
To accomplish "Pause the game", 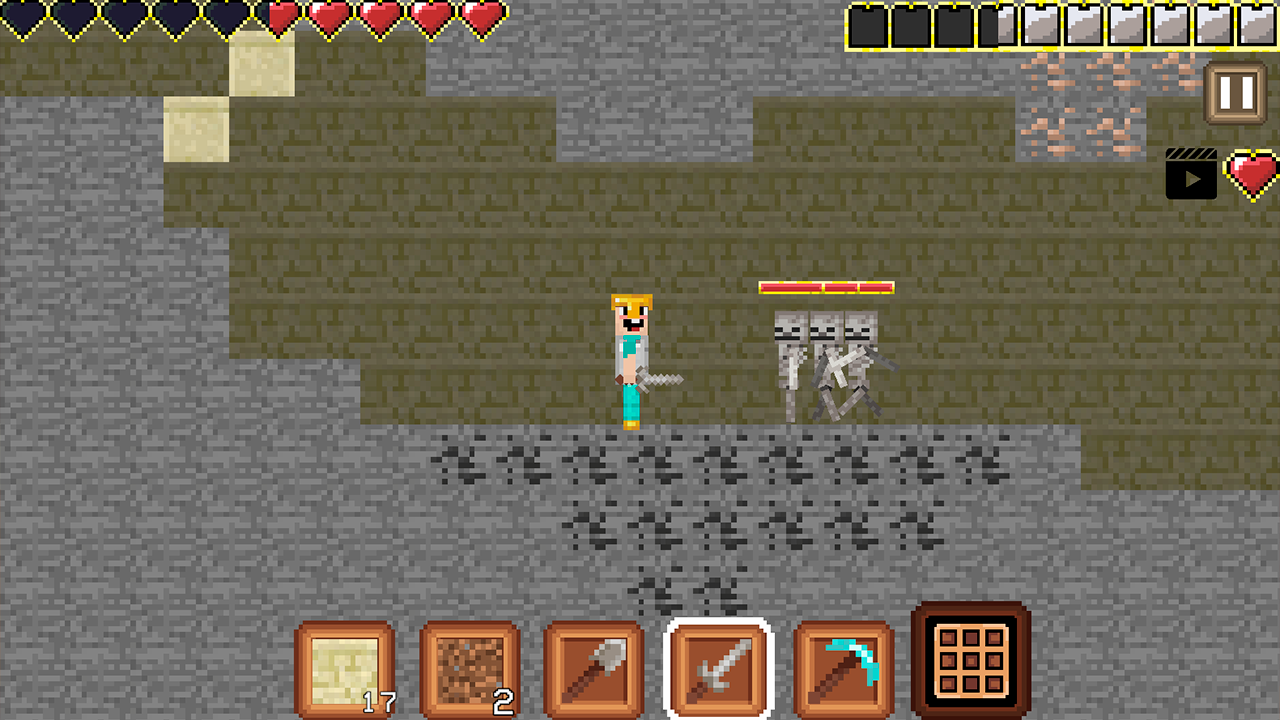I will tap(1233, 90).
